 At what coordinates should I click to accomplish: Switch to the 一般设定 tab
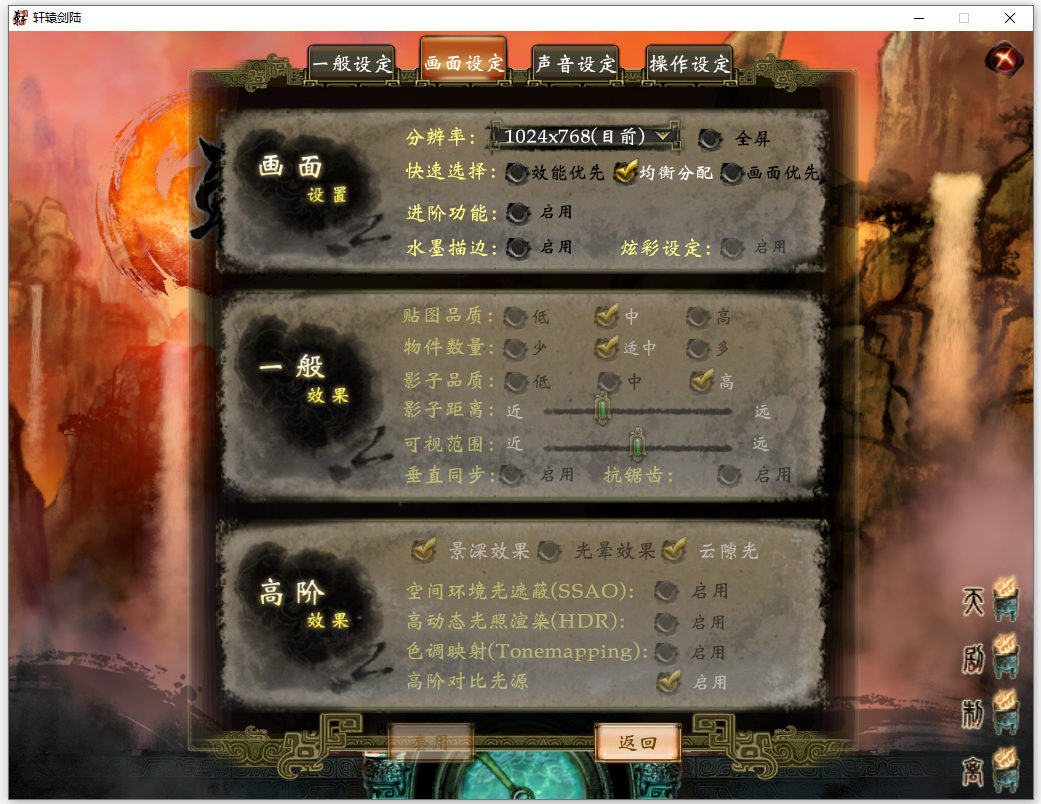tap(352, 65)
